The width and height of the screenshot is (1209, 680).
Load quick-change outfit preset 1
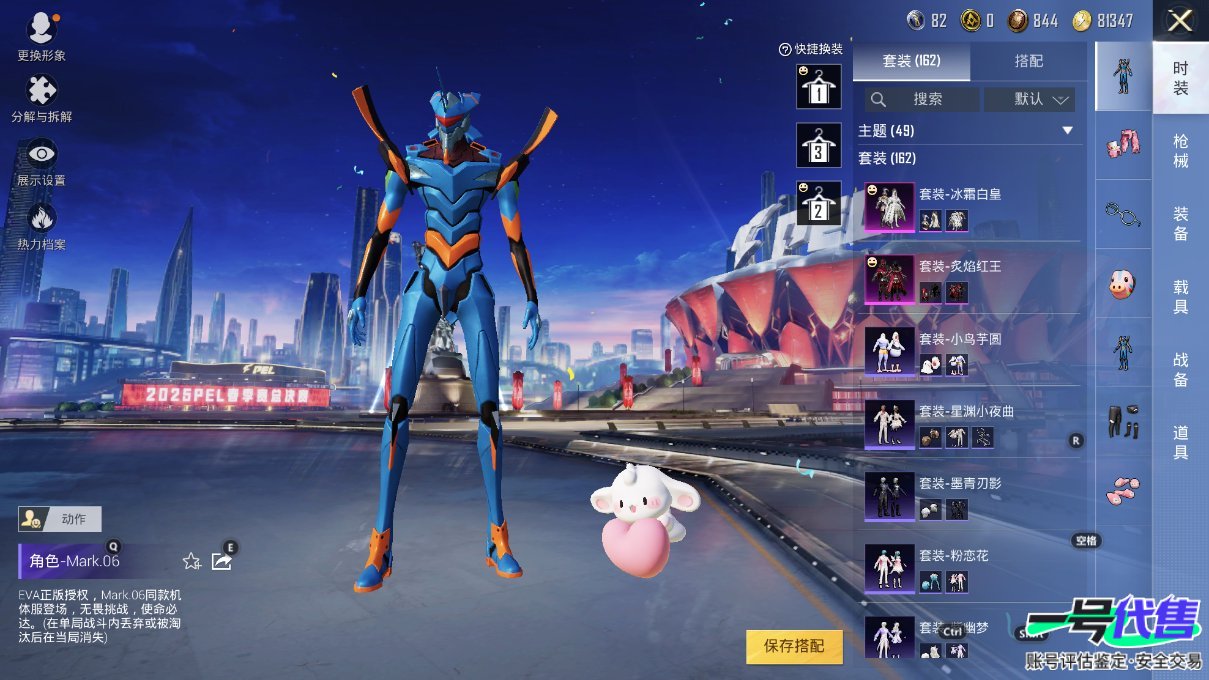point(818,87)
